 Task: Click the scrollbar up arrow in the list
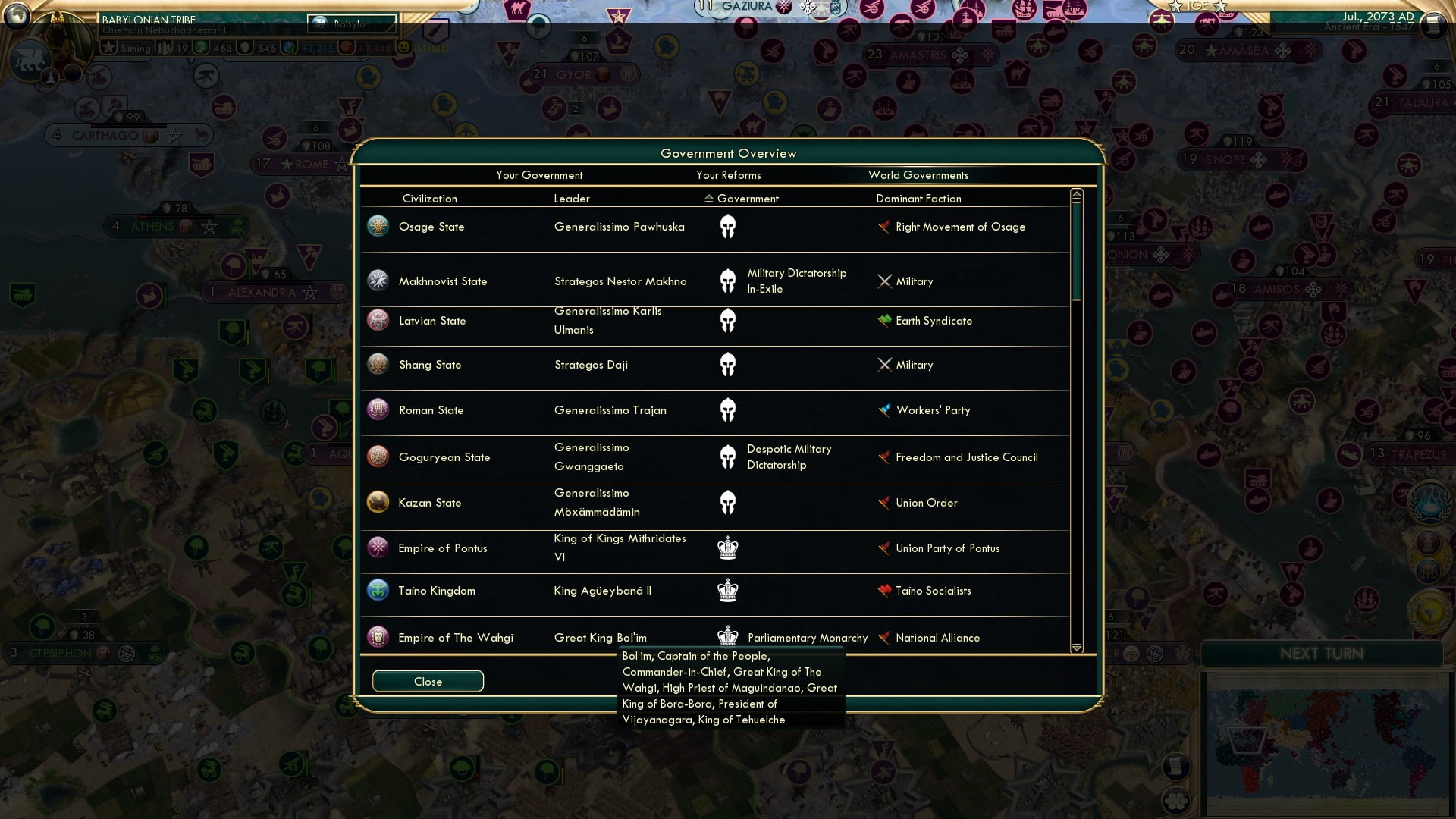(x=1075, y=194)
